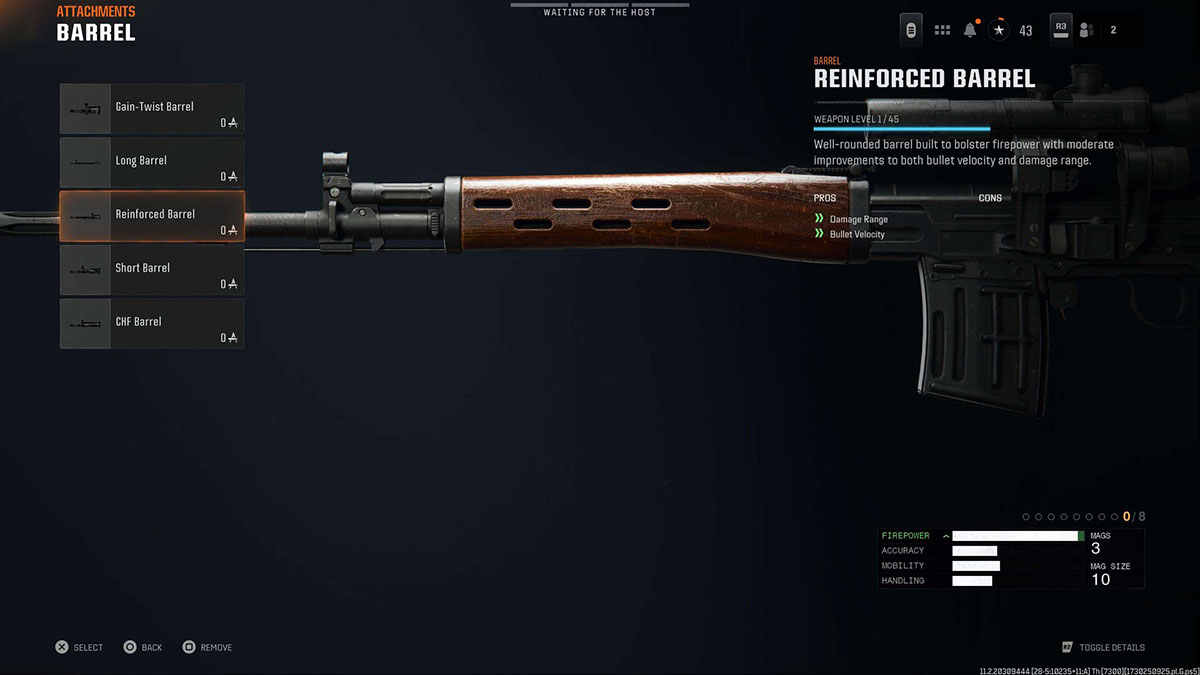Open the party members icon
Viewport: 1200px width, 675px height.
[1086, 30]
